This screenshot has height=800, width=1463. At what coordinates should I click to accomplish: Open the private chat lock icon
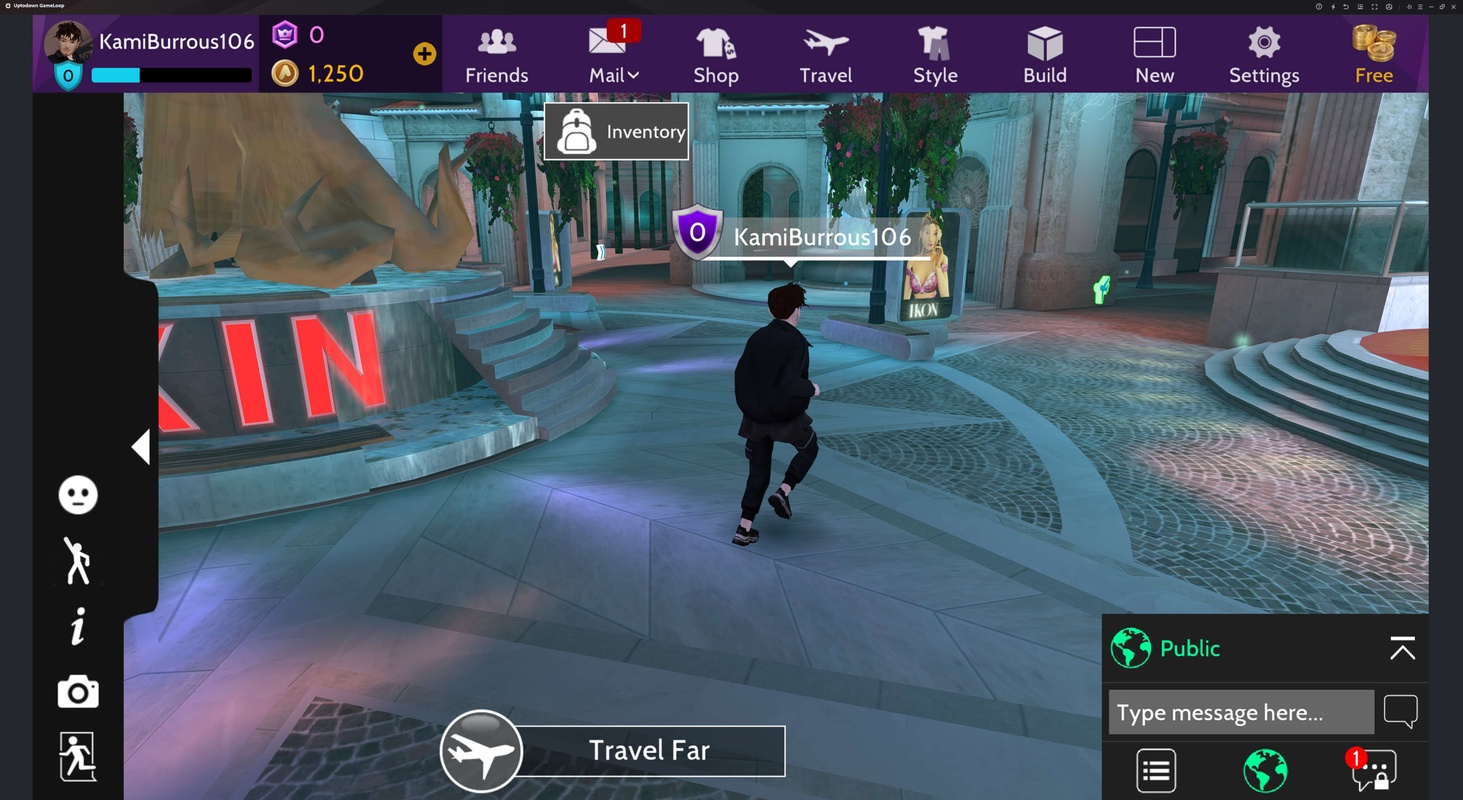1374,770
